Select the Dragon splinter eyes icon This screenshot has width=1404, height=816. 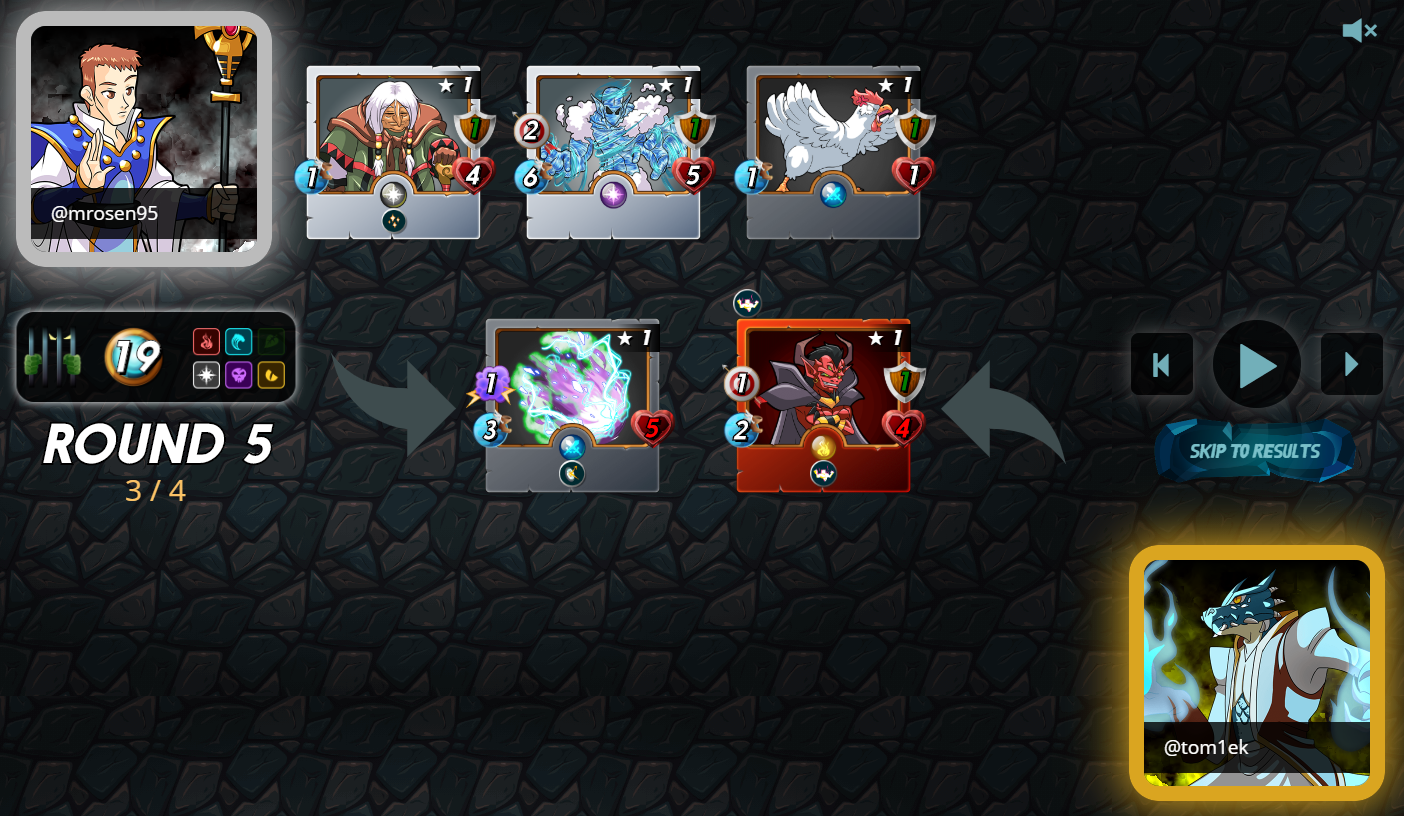coord(271,374)
